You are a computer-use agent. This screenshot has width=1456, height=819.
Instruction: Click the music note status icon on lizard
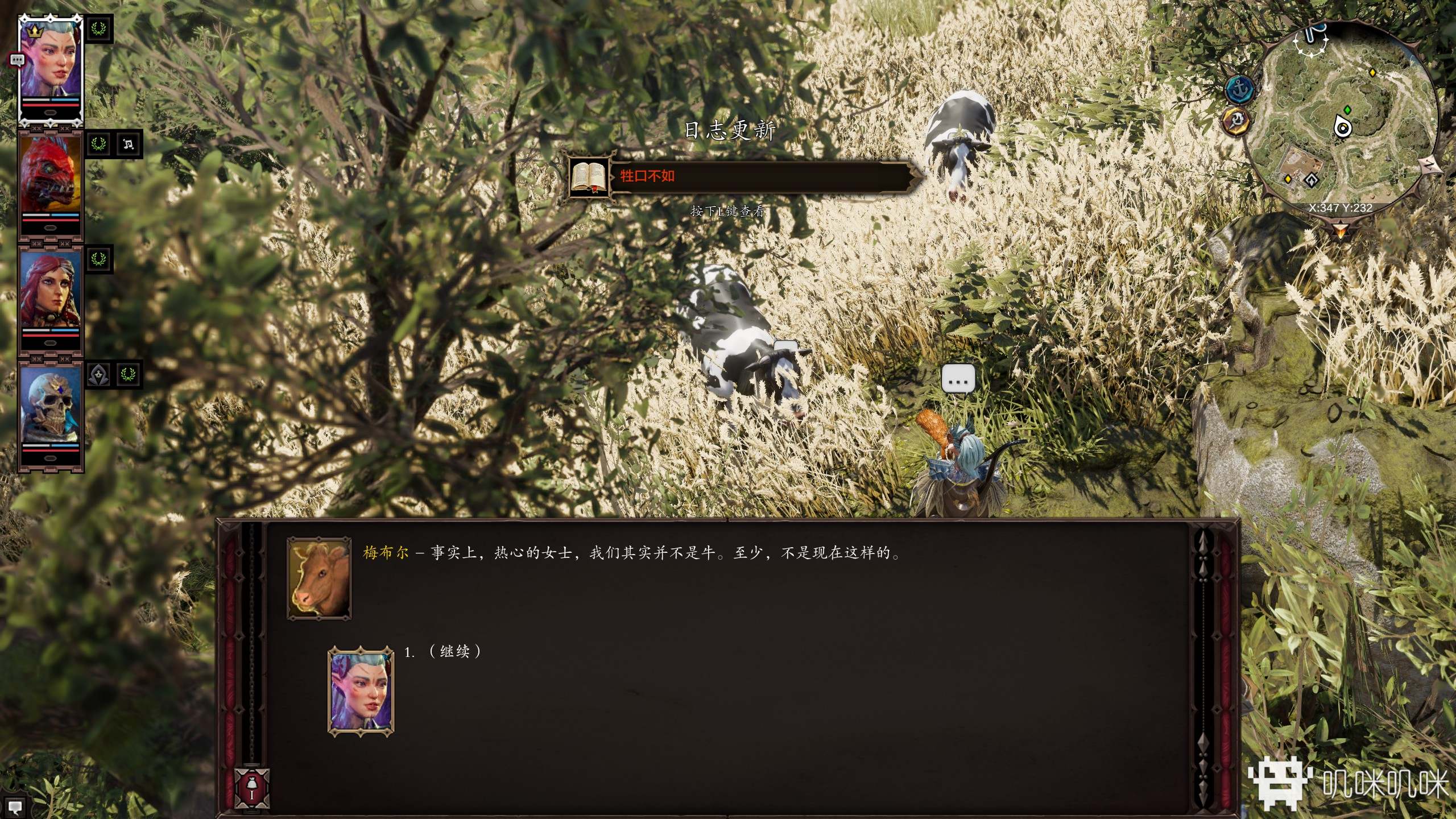(x=129, y=144)
